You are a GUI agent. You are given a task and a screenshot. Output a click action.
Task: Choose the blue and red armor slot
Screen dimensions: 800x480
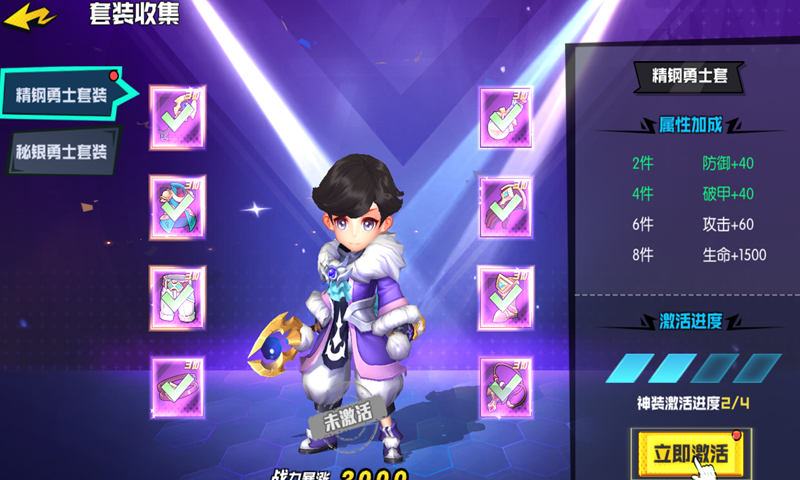click(x=178, y=207)
